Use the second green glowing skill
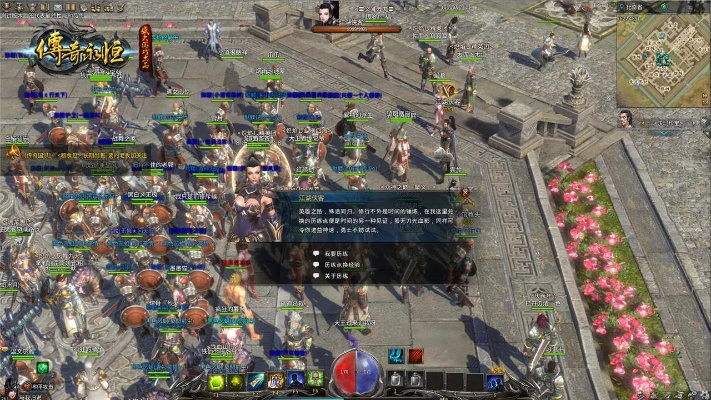Viewport: 711px width, 400px height. 237,380
